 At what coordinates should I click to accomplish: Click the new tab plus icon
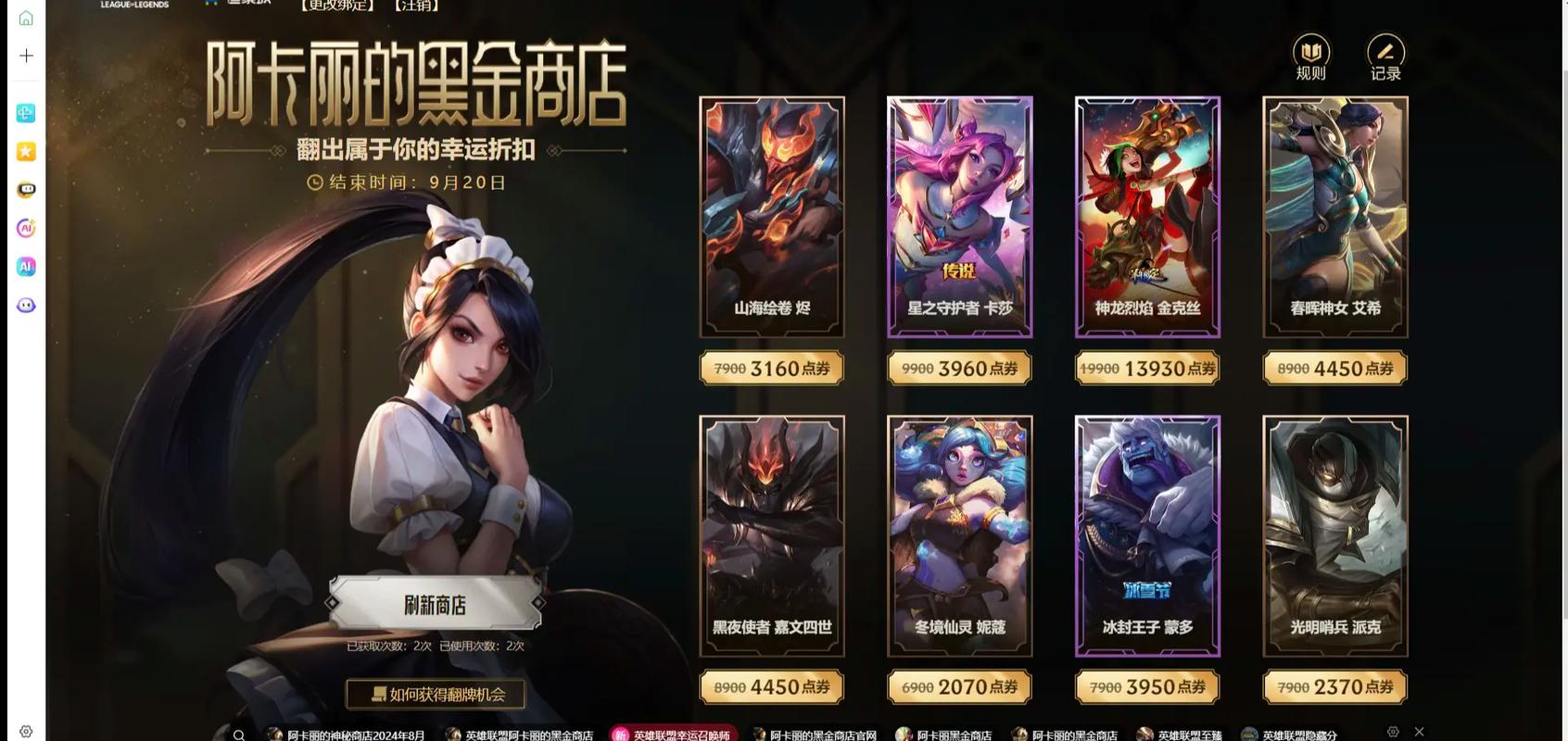pyautogui.click(x=25, y=56)
